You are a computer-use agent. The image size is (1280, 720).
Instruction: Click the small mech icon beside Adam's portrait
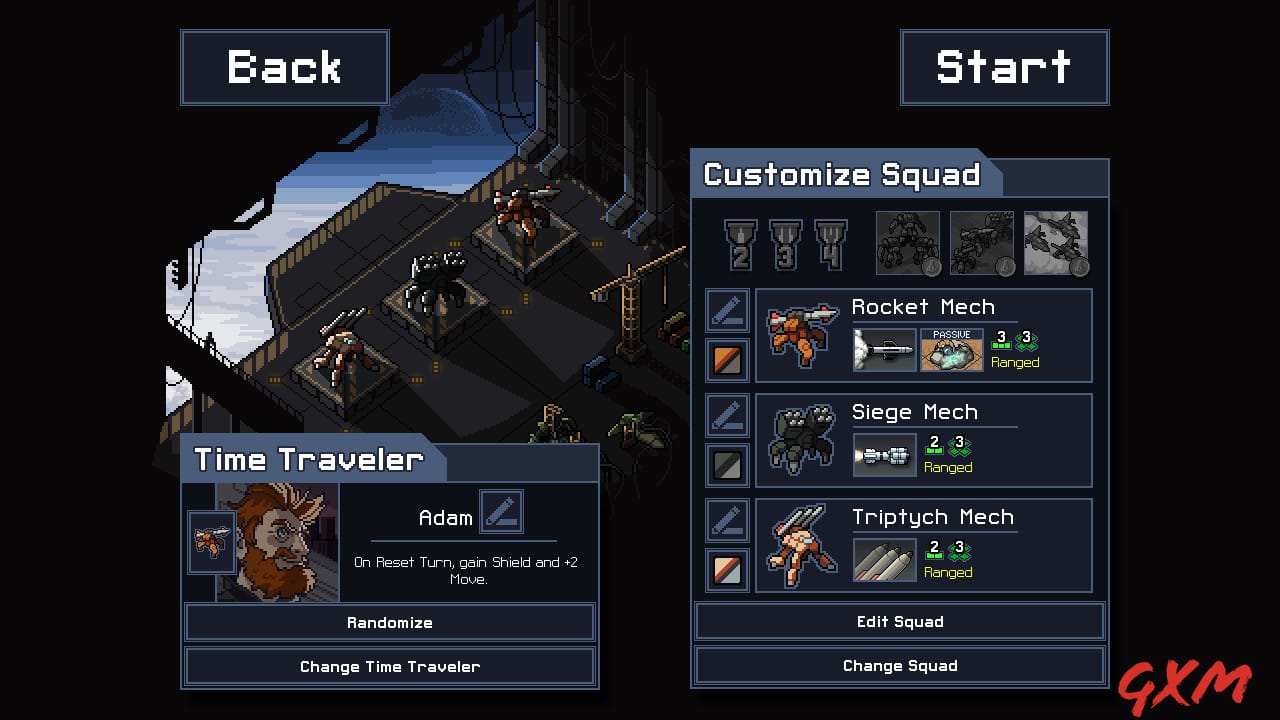pos(211,541)
